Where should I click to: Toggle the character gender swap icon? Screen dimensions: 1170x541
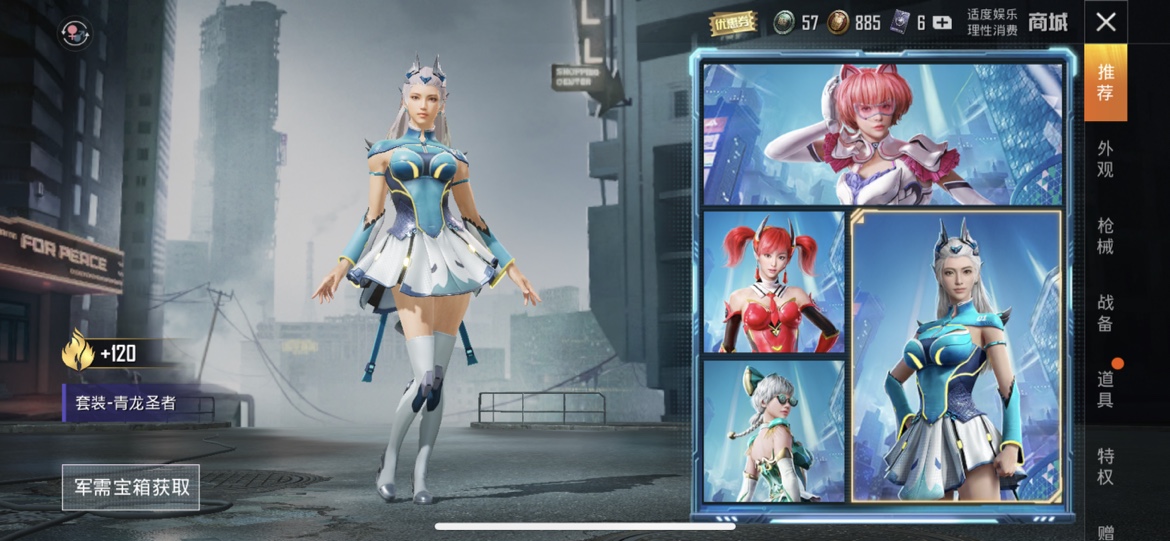pos(74,34)
